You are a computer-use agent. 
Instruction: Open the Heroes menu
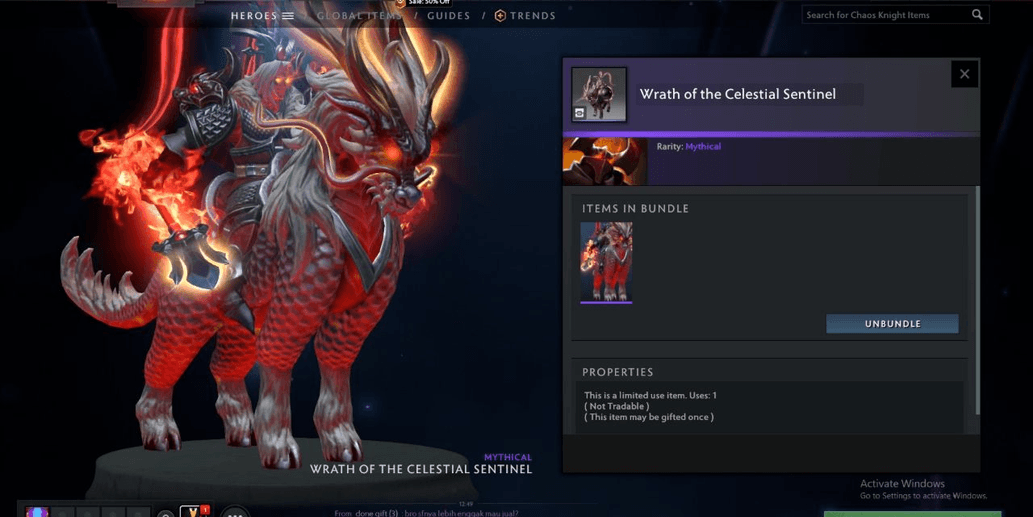click(x=261, y=16)
